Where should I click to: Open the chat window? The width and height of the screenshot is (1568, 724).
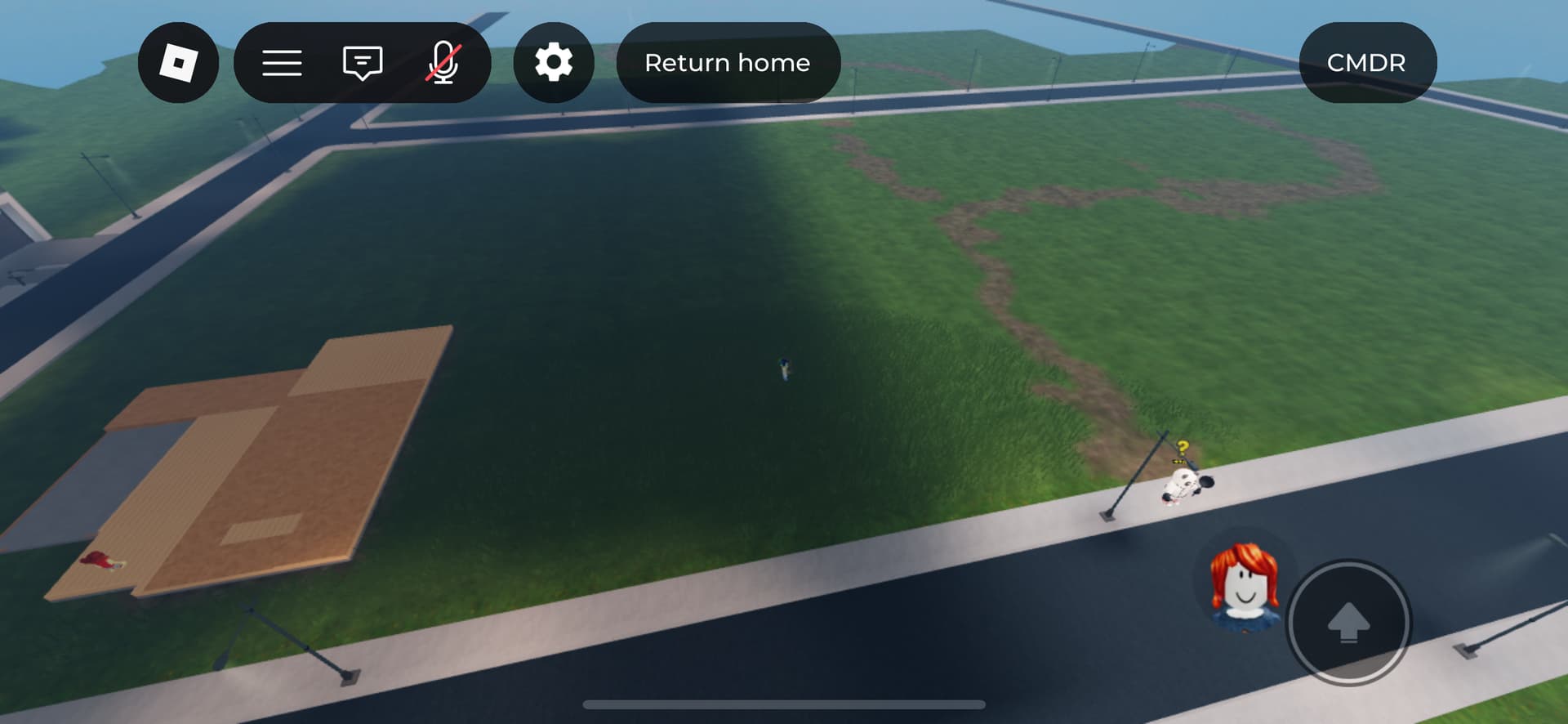363,63
